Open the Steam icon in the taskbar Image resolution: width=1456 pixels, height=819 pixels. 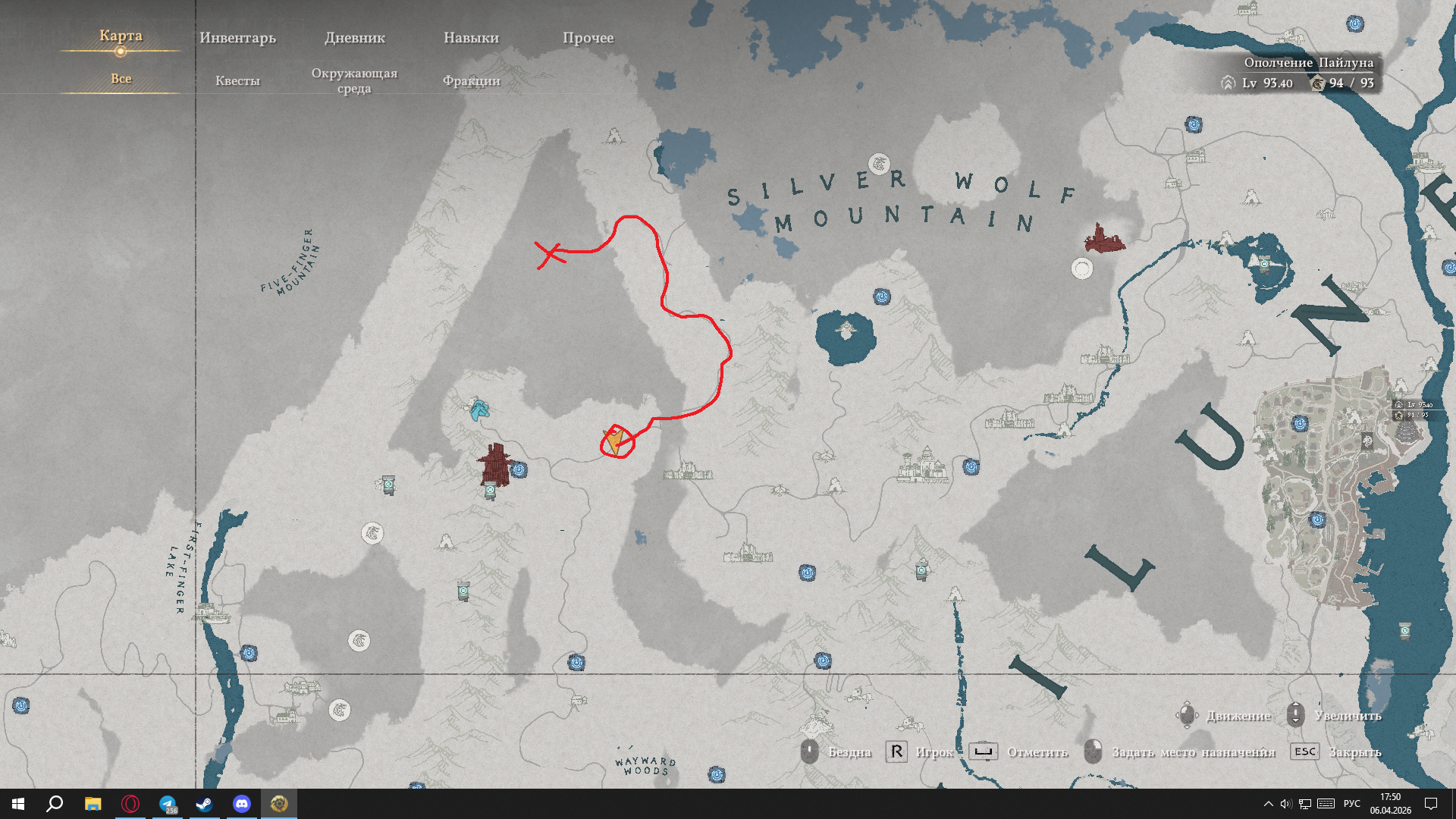click(204, 804)
